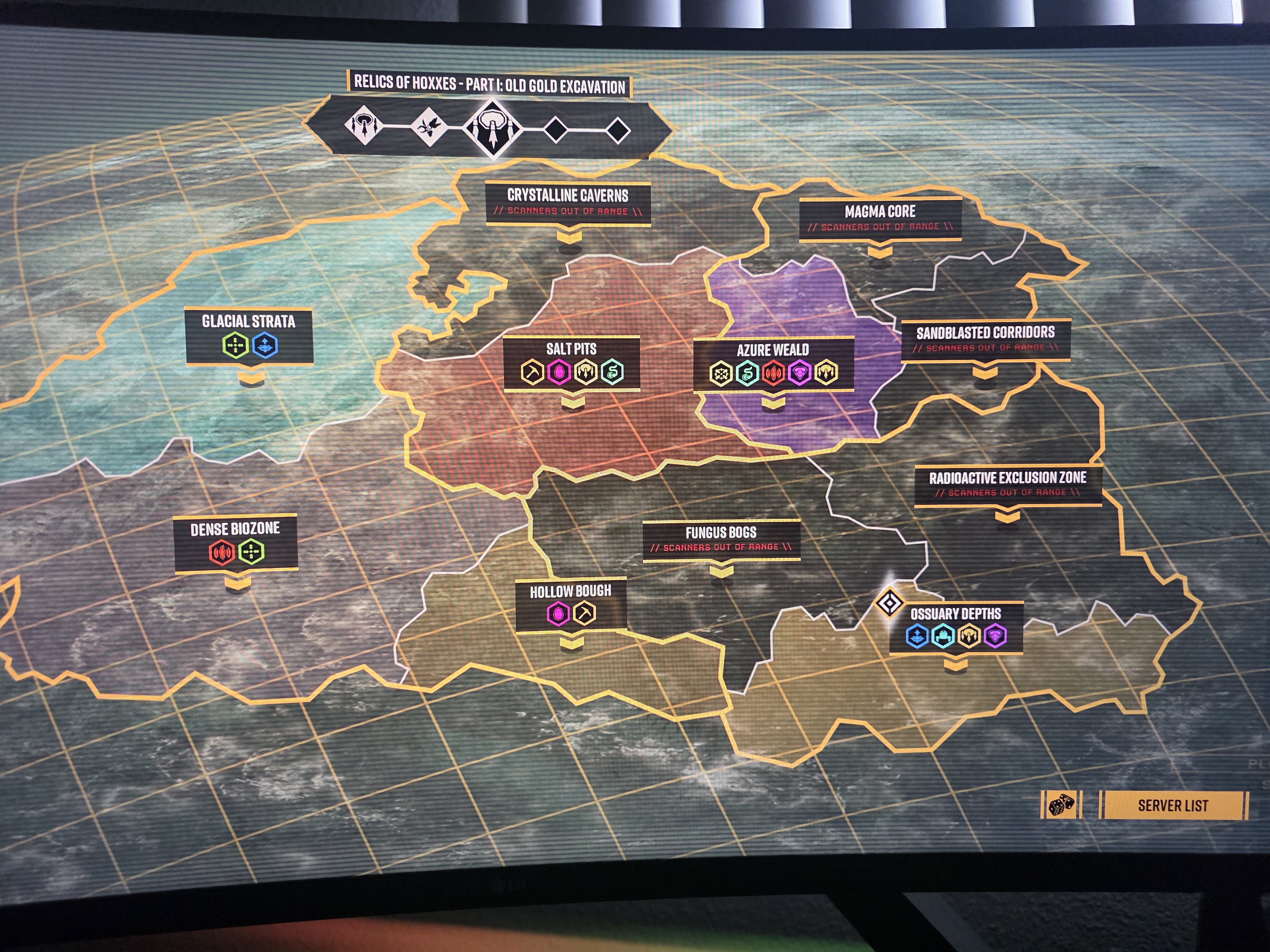Open the Server List

[1173, 805]
